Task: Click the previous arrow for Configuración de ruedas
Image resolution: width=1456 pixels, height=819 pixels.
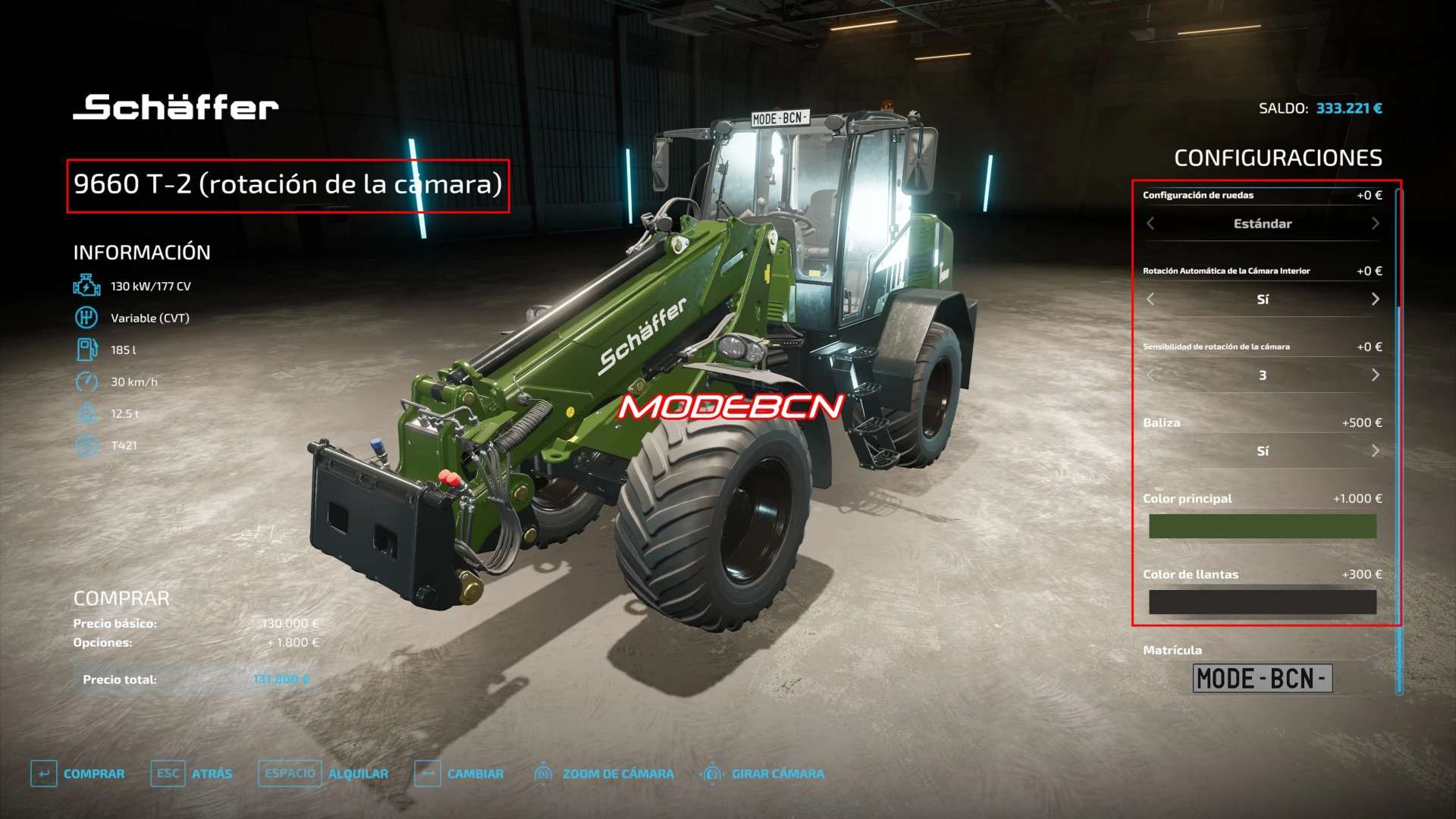Action: [x=1150, y=224]
